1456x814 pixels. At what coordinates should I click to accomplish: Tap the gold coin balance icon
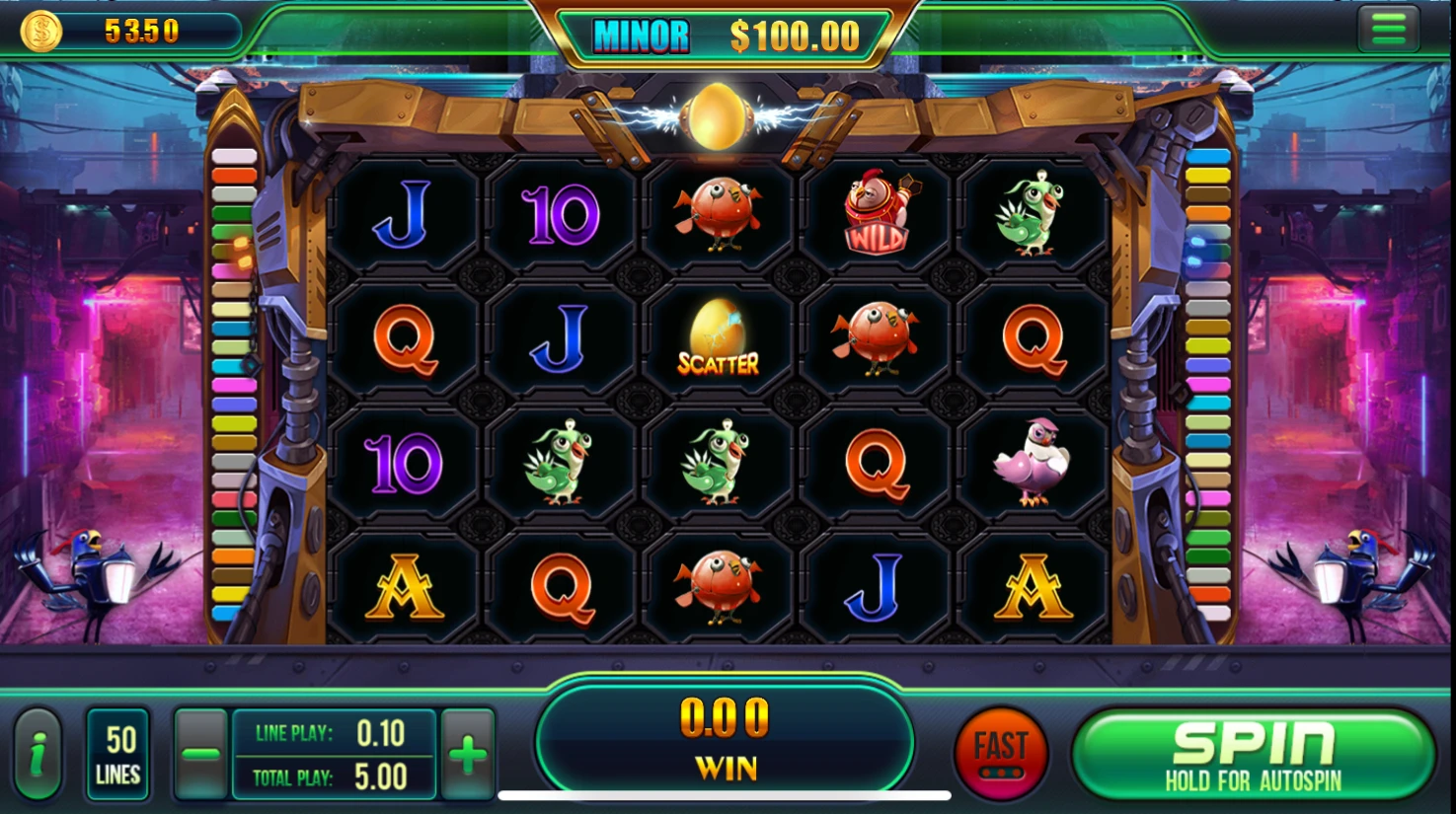click(41, 32)
